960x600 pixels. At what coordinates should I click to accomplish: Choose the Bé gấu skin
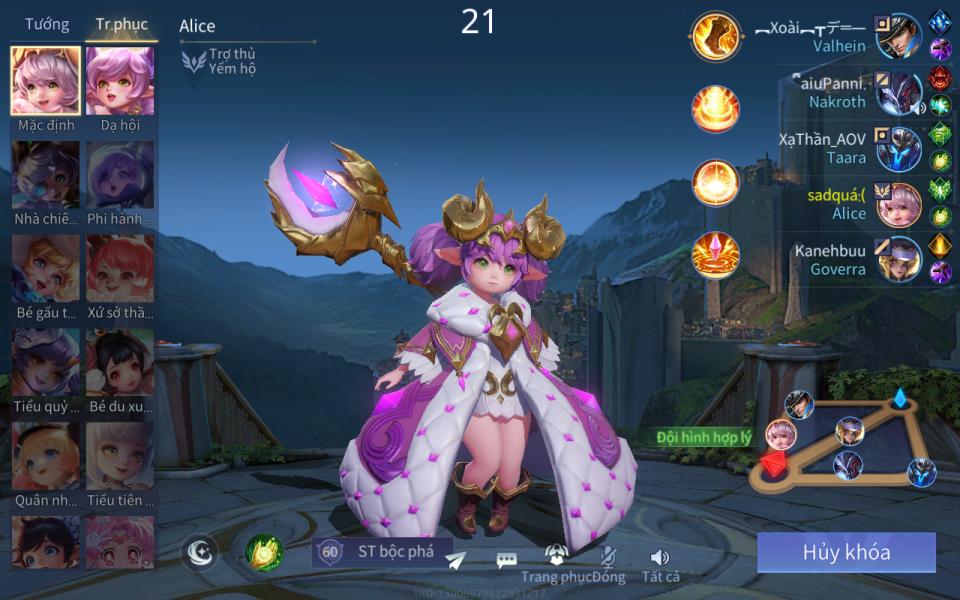[46, 269]
